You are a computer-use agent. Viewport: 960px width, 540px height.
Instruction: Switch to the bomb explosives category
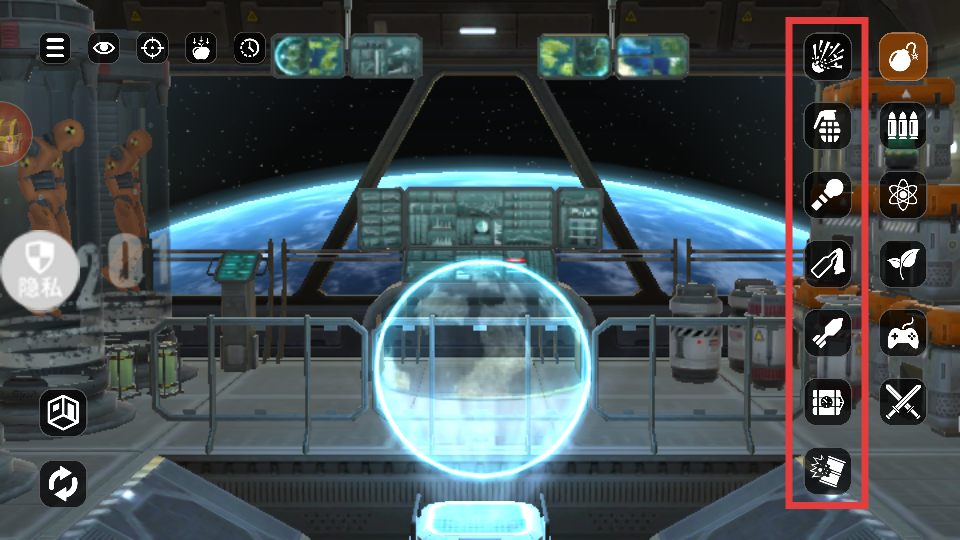[x=903, y=57]
